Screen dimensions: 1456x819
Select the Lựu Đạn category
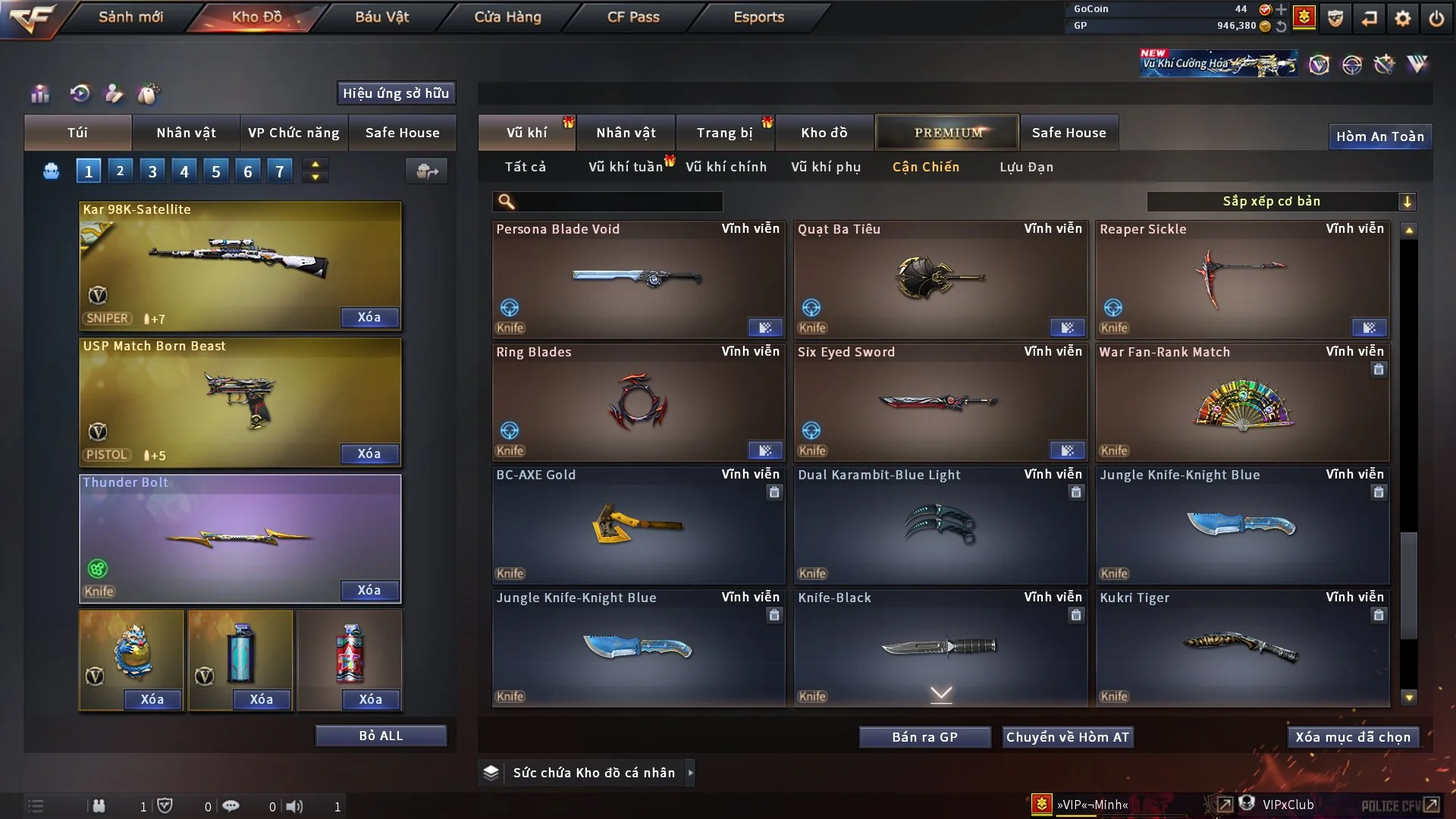coord(1026,167)
